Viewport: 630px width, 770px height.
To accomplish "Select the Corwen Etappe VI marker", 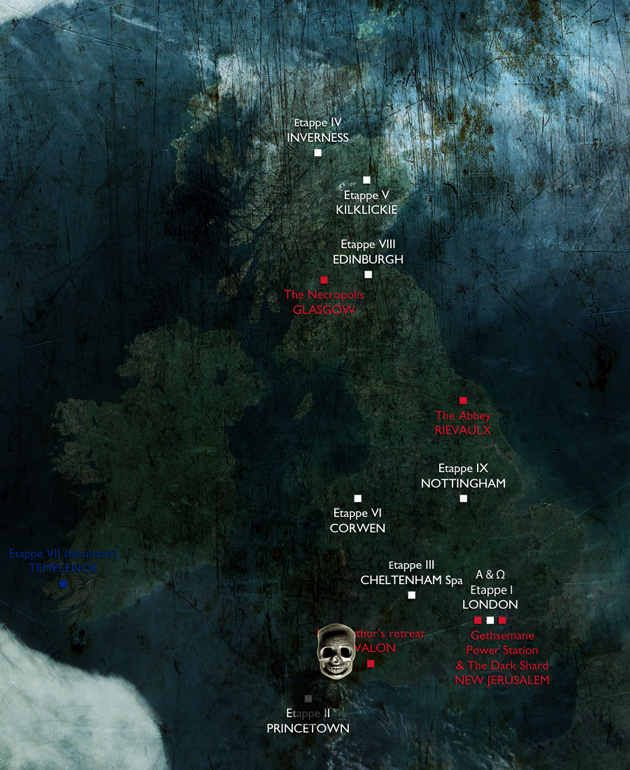I will point(358,498).
